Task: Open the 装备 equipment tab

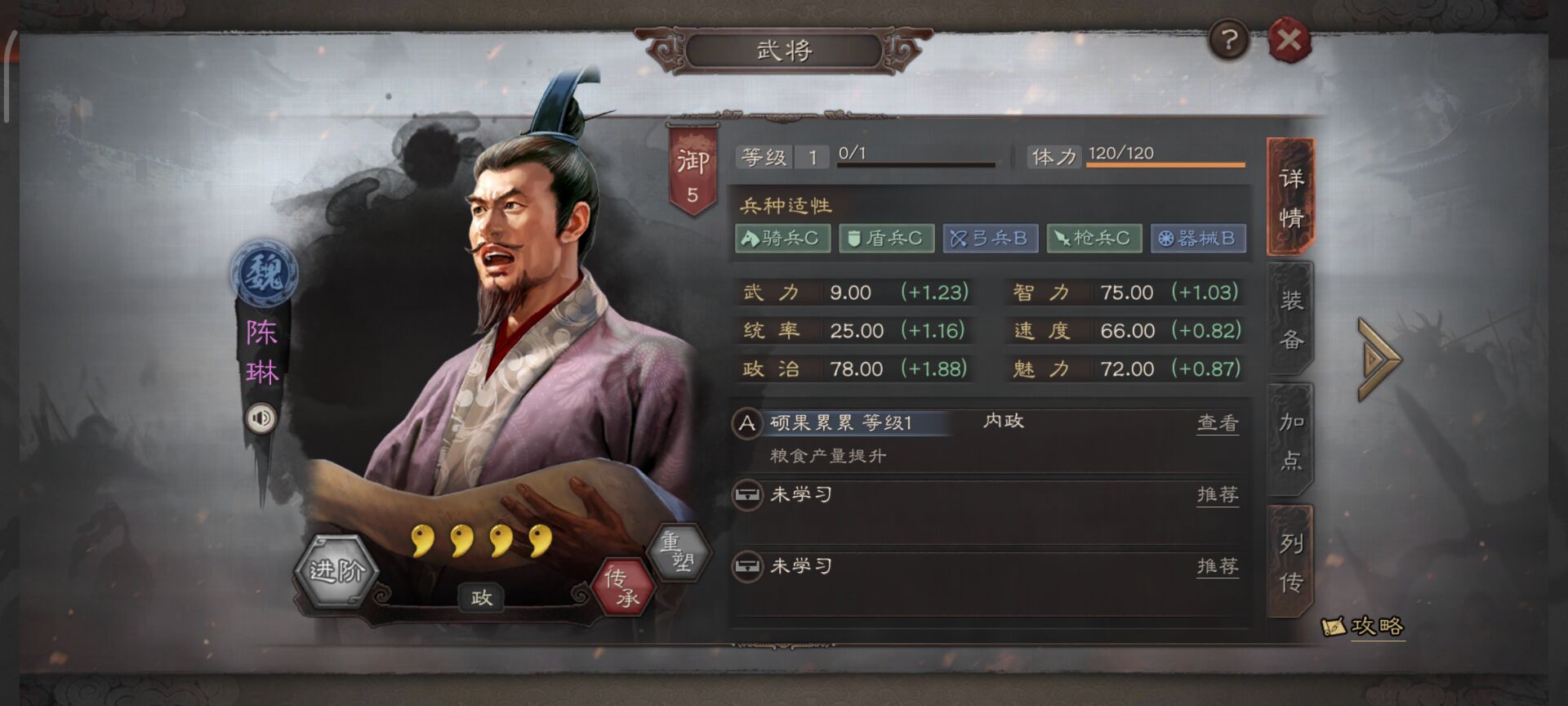Action: click(1290, 319)
